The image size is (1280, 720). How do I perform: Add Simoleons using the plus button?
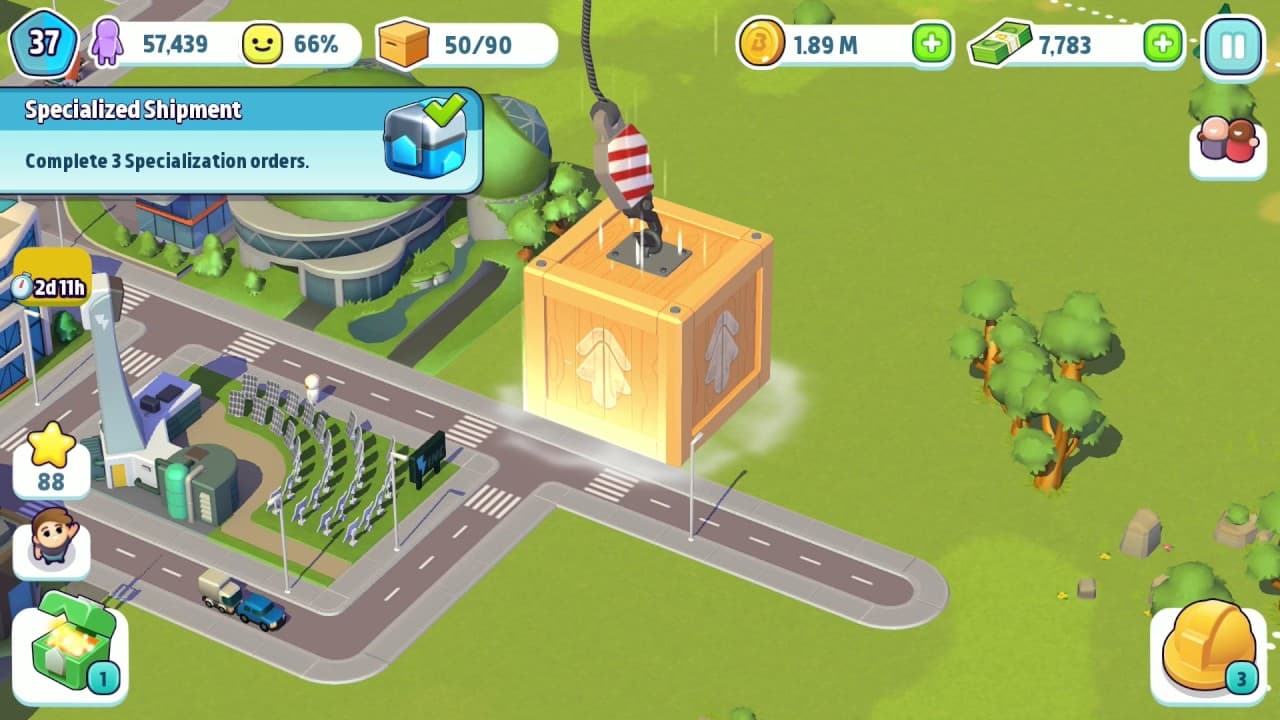click(930, 43)
